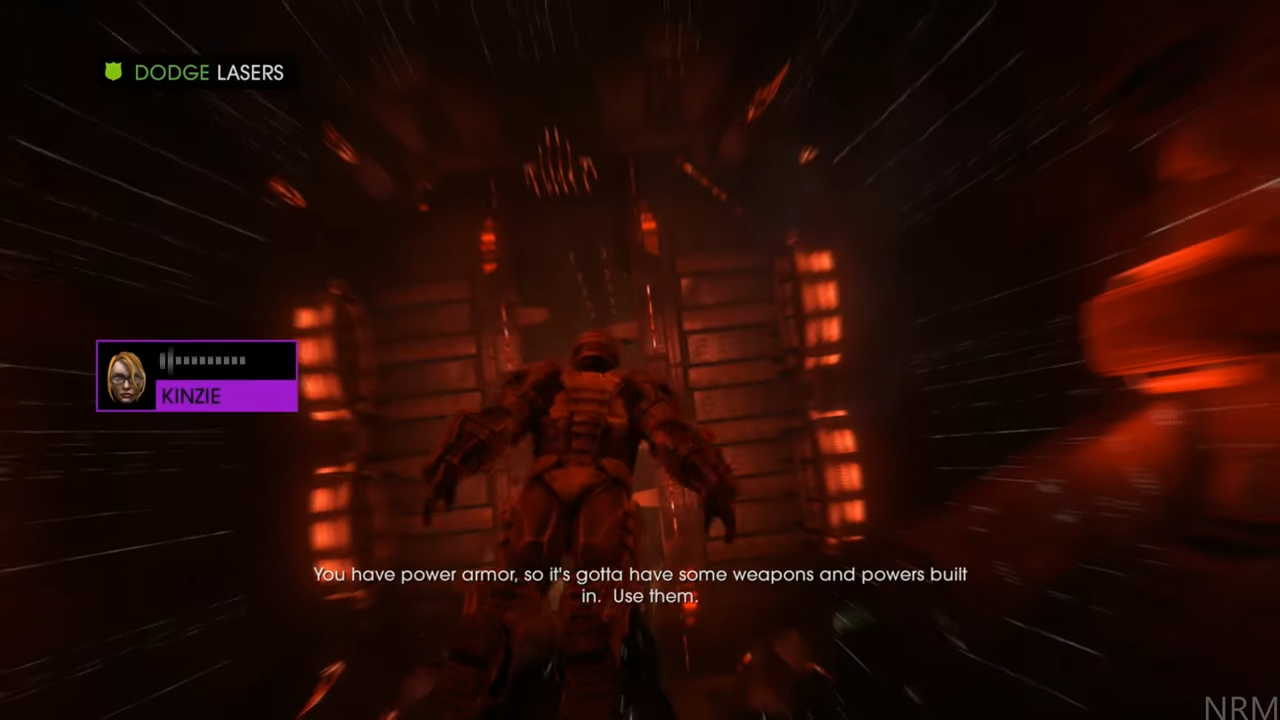
Task: Click the DODGE LASERS objective label
Action: click(209, 72)
